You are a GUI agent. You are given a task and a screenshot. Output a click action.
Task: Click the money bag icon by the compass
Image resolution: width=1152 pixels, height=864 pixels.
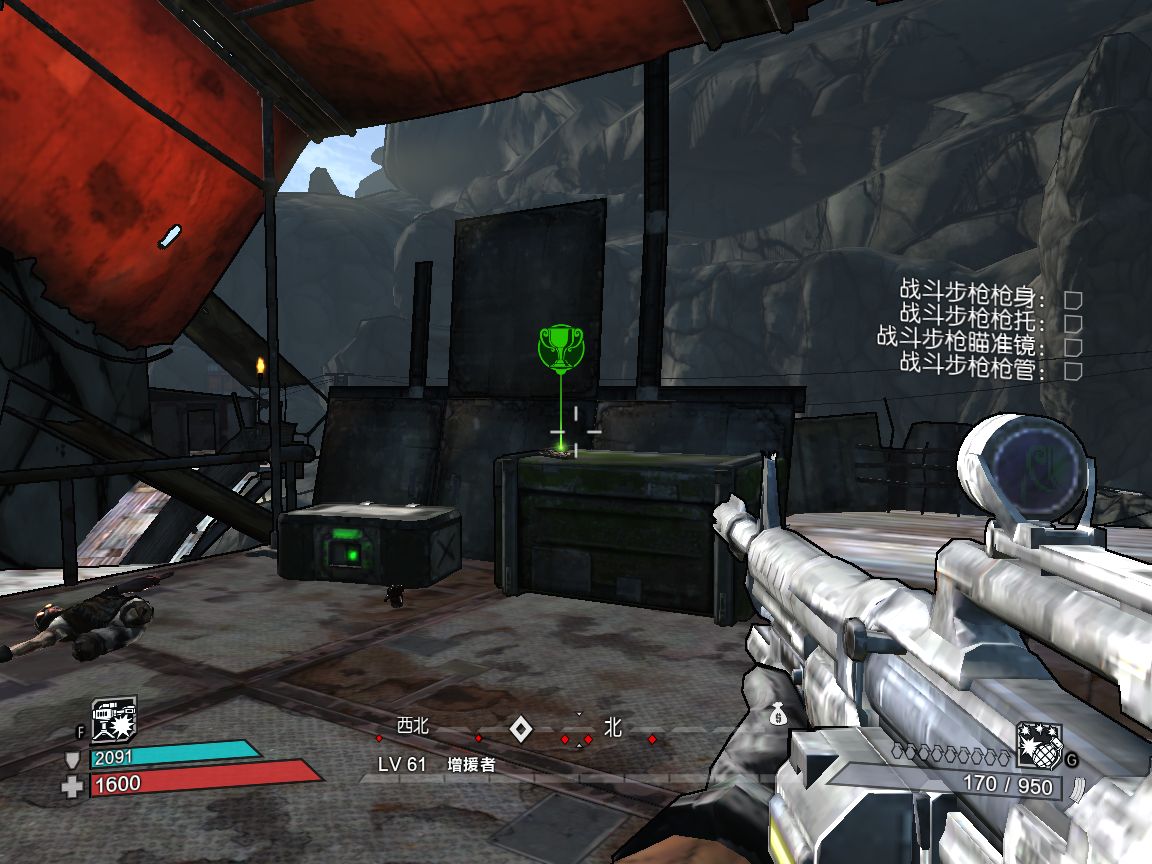778,714
